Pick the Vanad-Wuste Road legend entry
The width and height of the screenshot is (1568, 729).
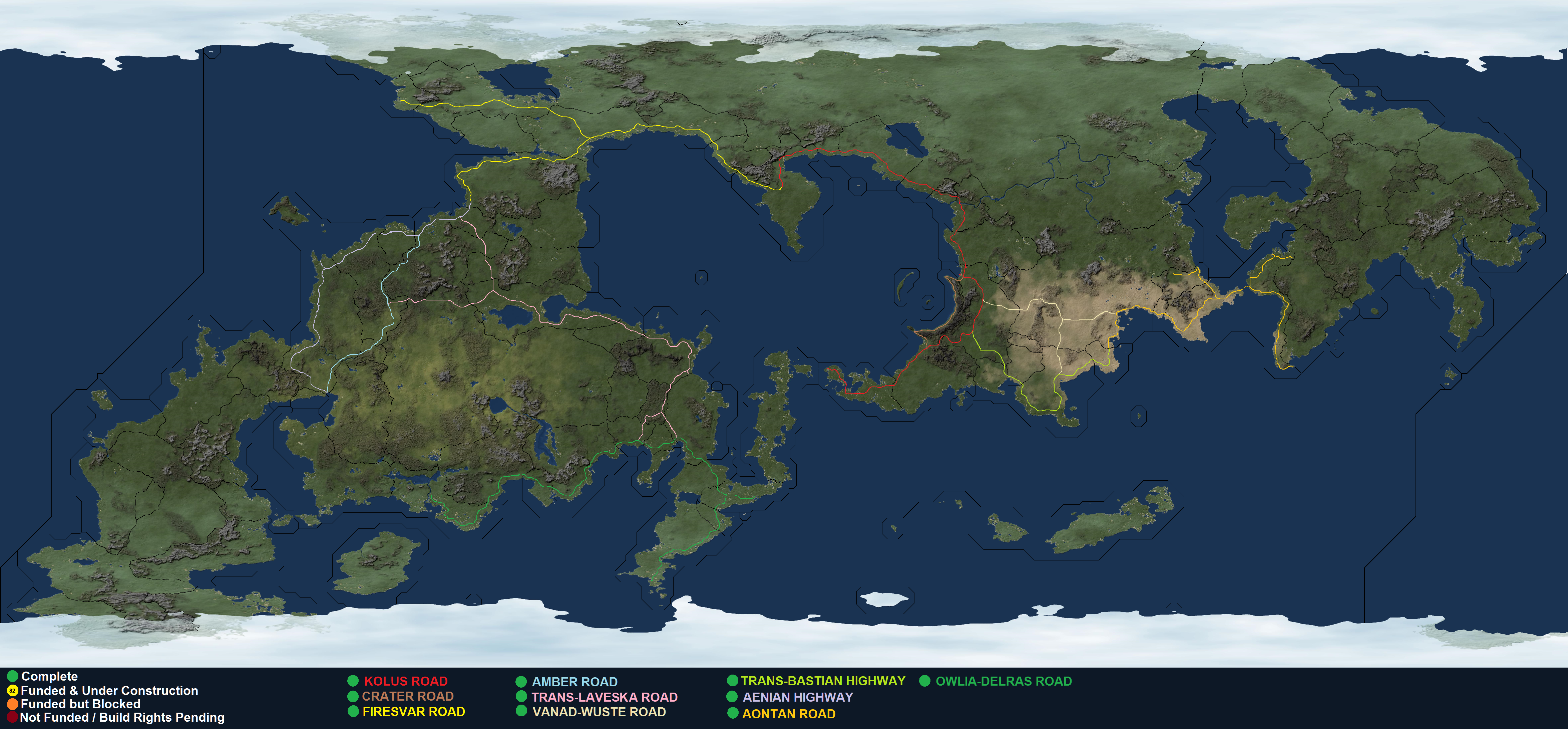tap(599, 711)
